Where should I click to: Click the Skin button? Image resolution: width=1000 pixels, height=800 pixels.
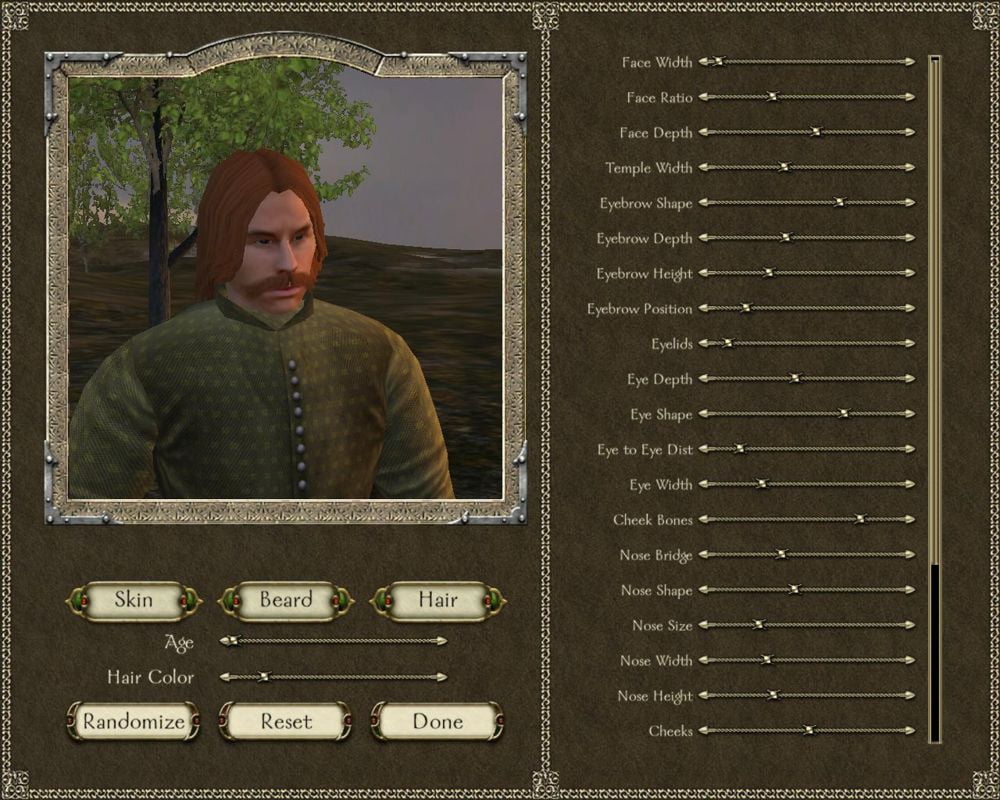click(x=134, y=601)
